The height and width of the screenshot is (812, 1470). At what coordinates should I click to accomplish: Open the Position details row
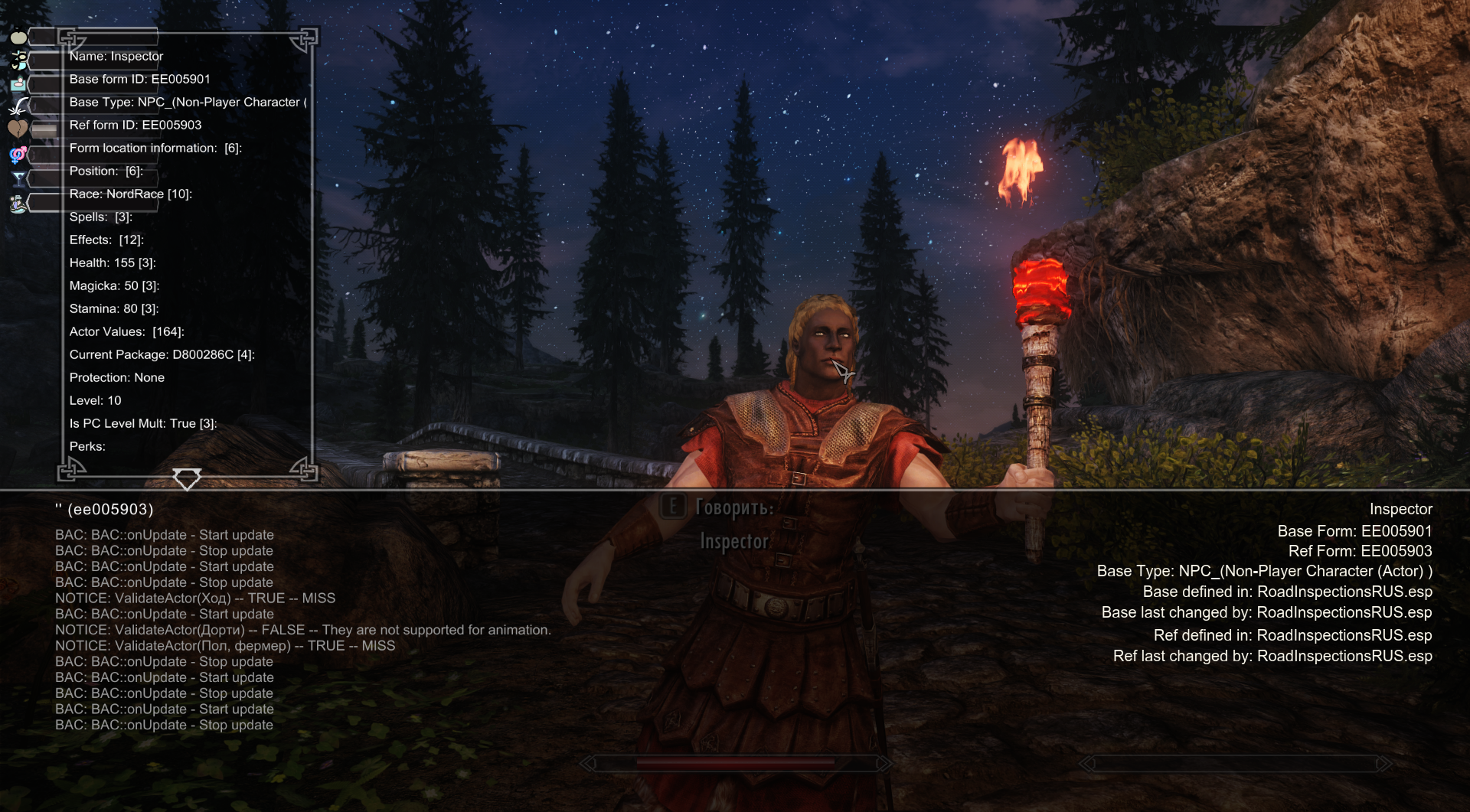pos(106,171)
